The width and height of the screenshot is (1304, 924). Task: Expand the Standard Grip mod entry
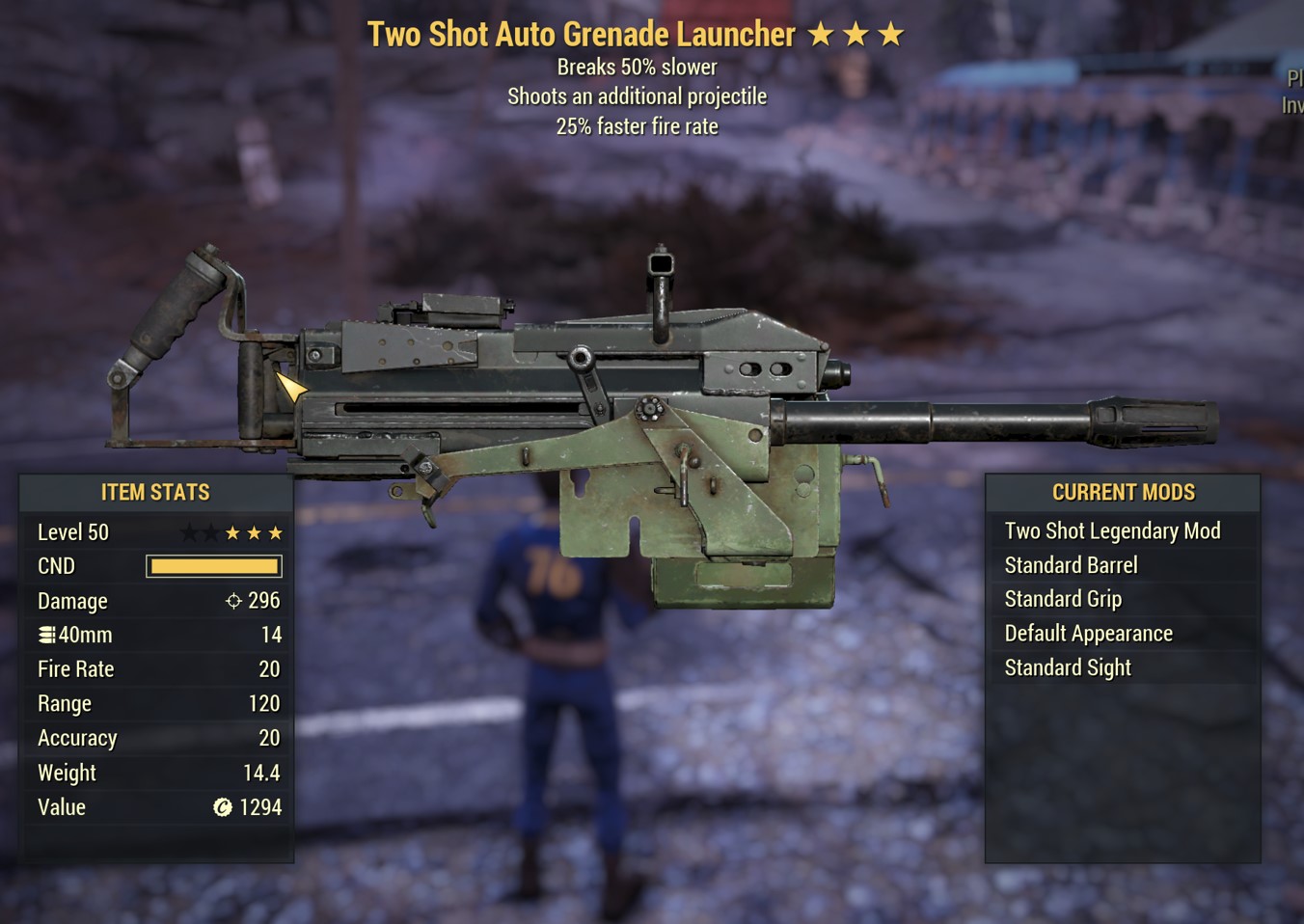point(1063,598)
